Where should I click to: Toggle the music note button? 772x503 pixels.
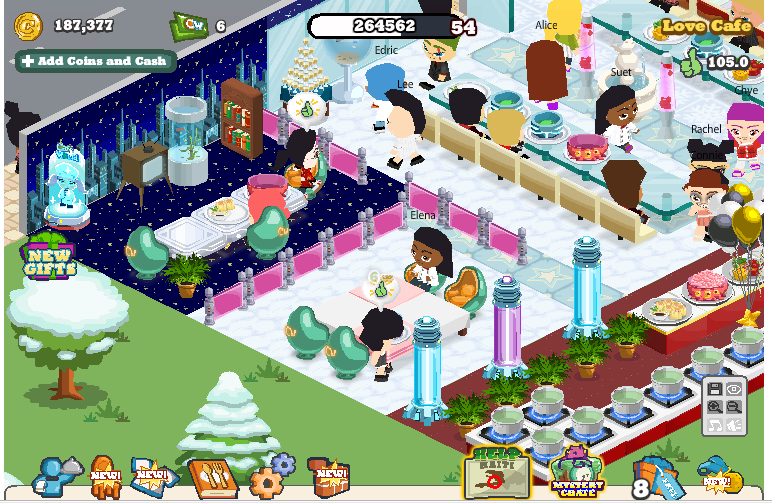coord(715,426)
